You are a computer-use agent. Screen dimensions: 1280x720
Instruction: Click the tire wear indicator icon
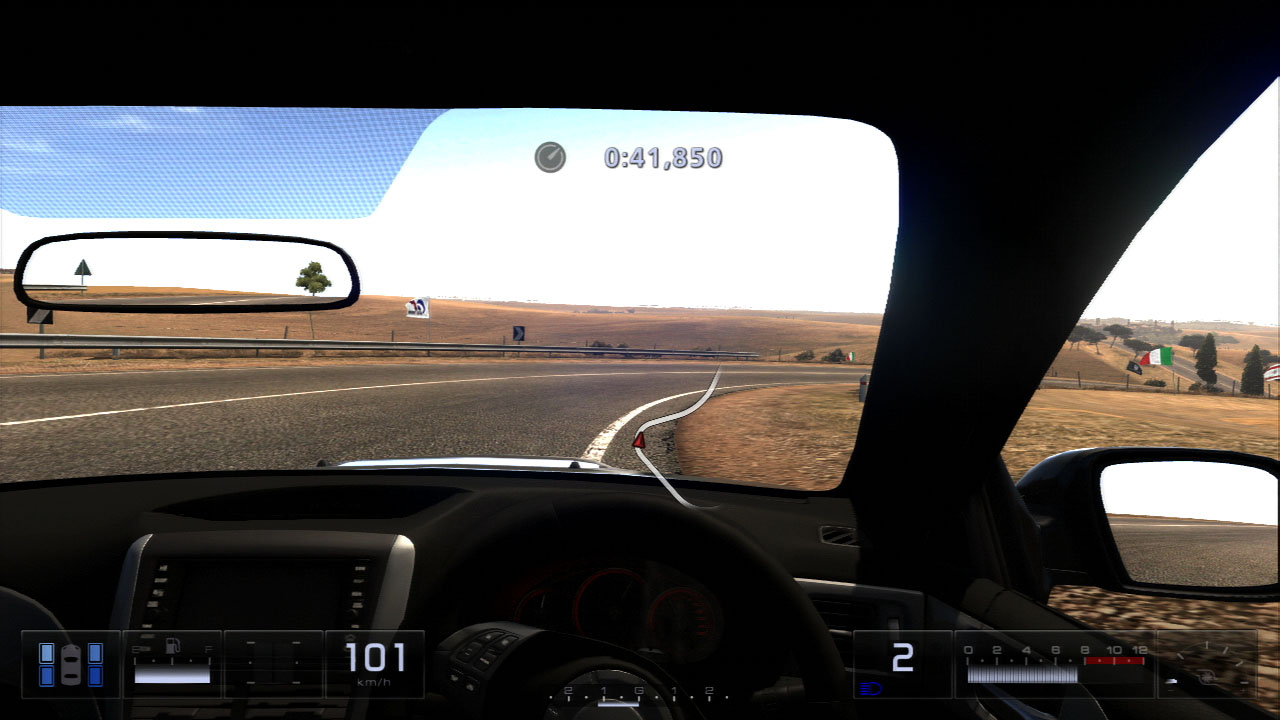[x=70, y=664]
